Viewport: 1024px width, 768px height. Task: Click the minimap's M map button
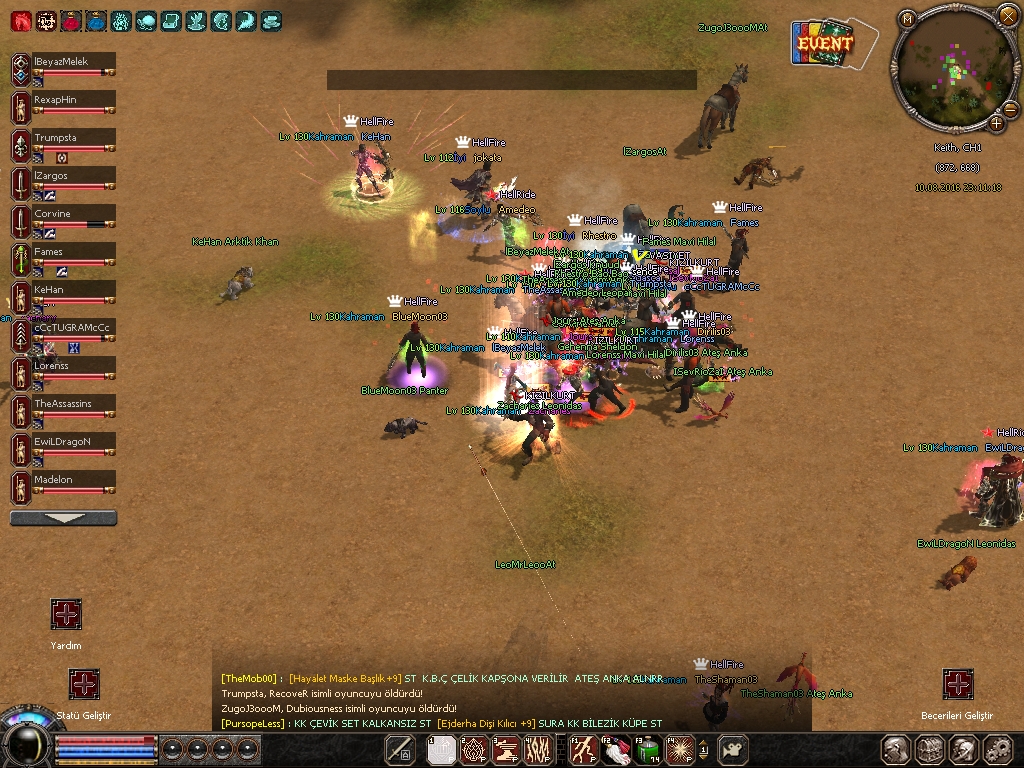[907, 18]
